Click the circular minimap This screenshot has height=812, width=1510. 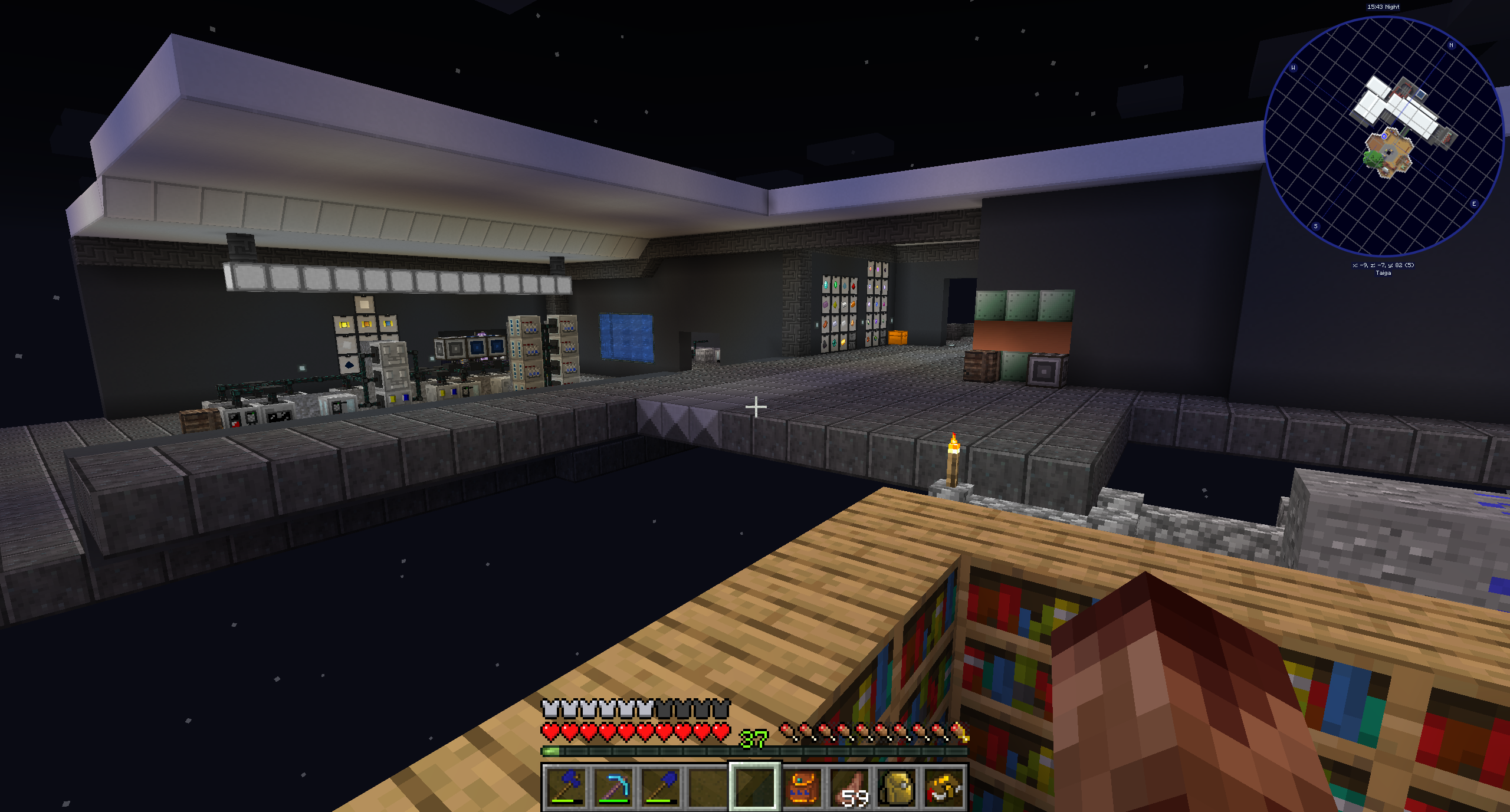[x=1383, y=136]
